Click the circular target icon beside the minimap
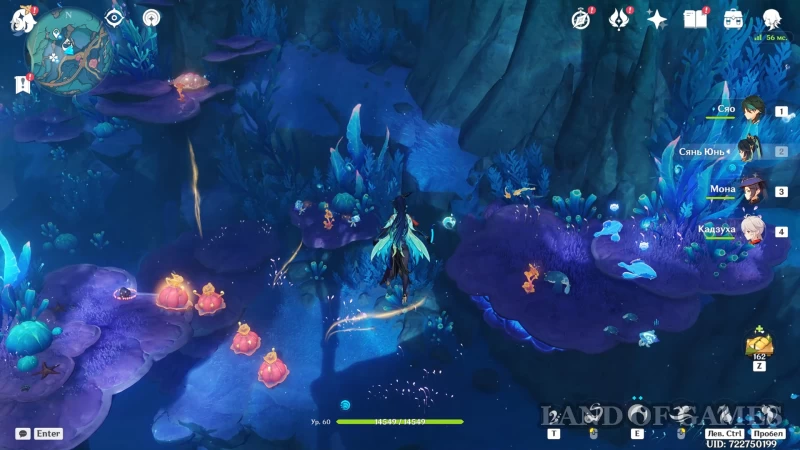Image resolution: width=800 pixels, height=450 pixels. click(x=151, y=18)
